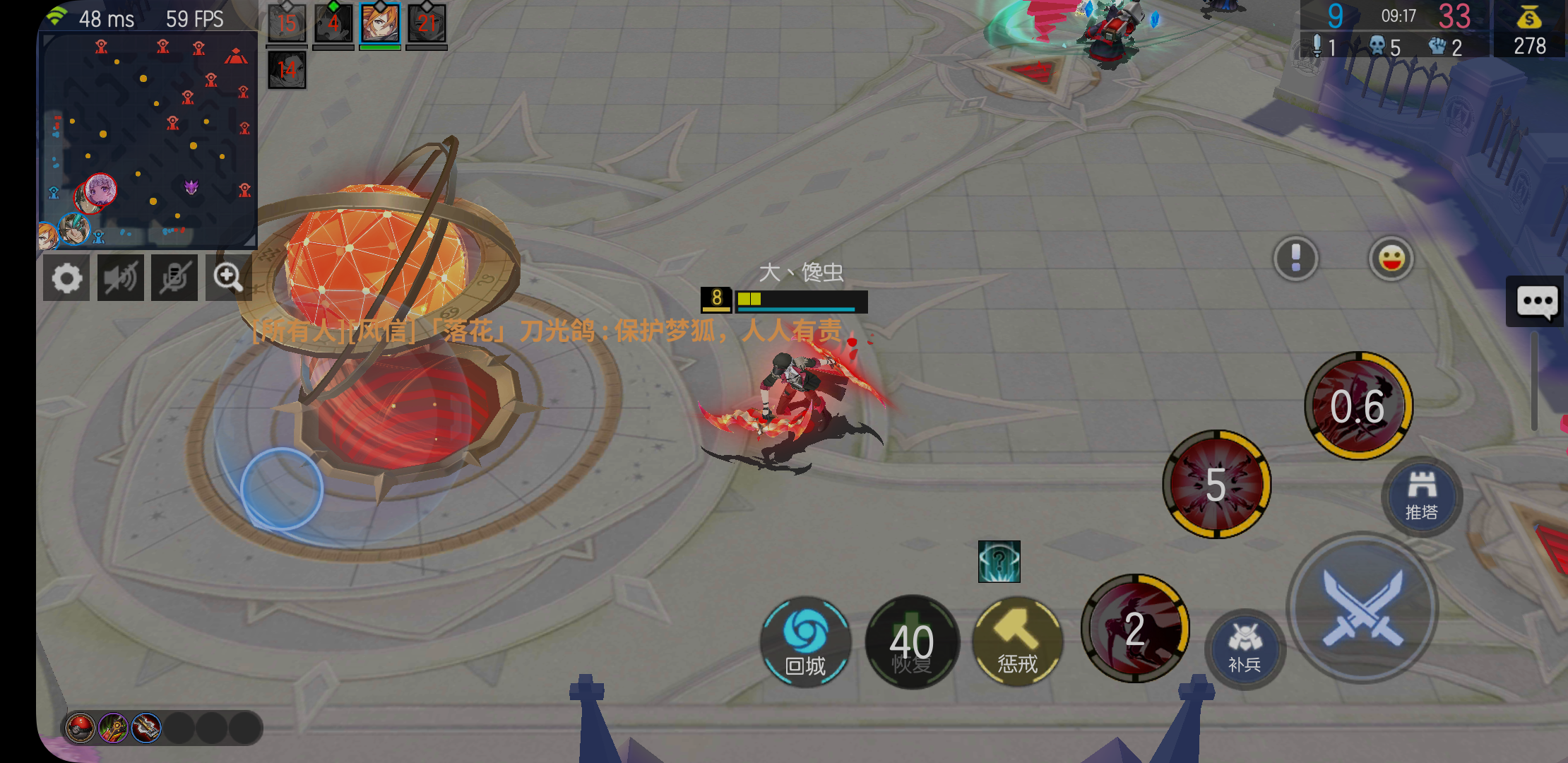Open the danger alert exclamation ping
The width and height of the screenshot is (1568, 763).
tap(1295, 259)
